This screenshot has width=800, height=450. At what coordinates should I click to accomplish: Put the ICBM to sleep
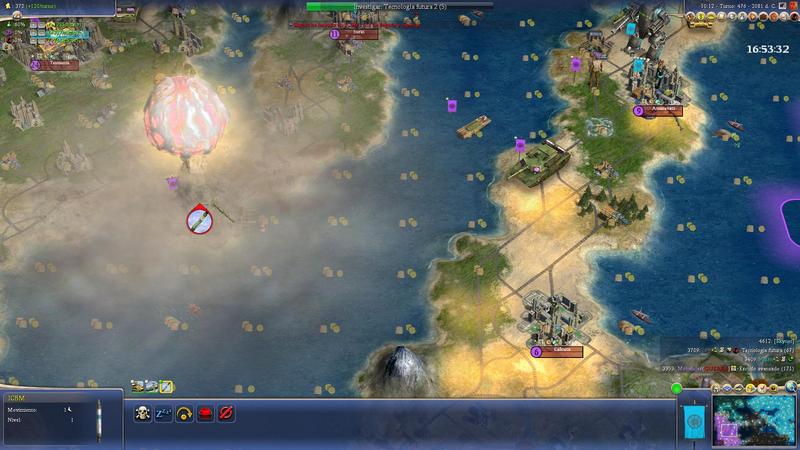click(x=163, y=411)
